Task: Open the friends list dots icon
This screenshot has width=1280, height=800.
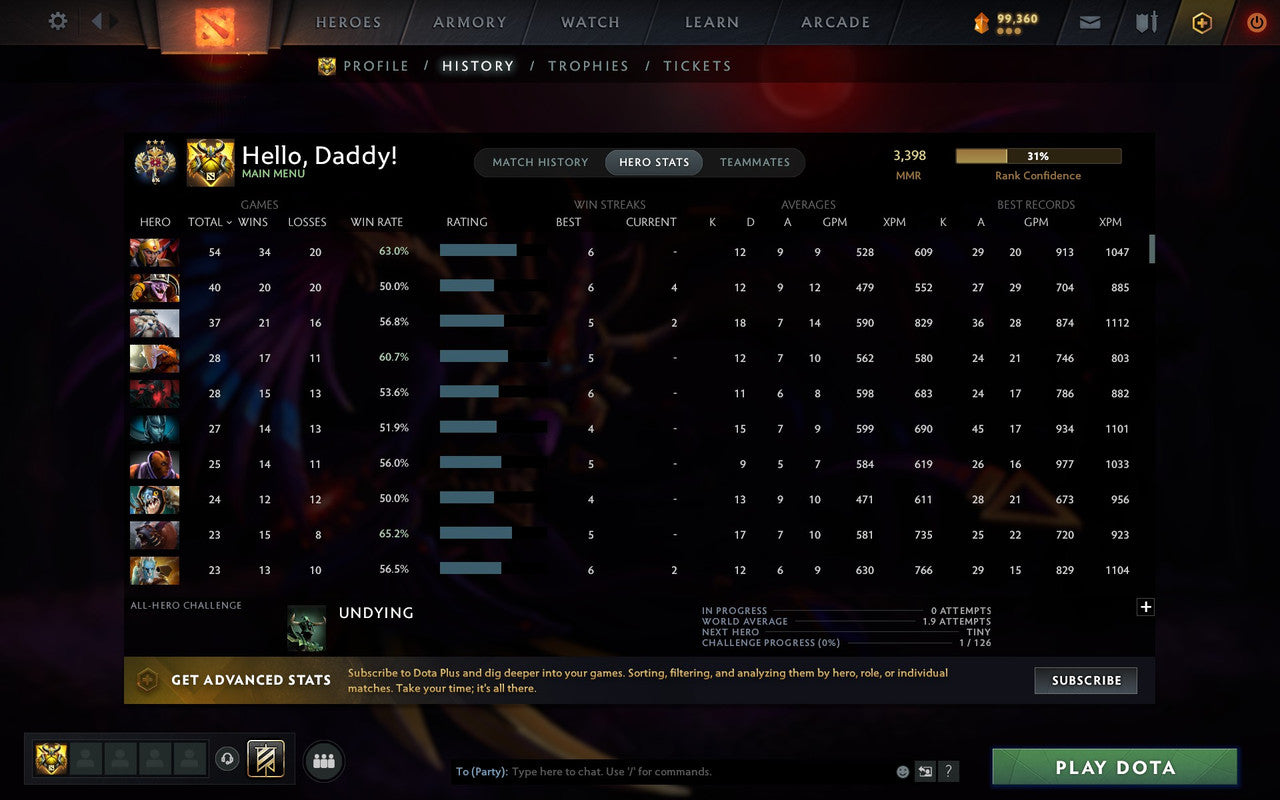Action: tap(323, 760)
